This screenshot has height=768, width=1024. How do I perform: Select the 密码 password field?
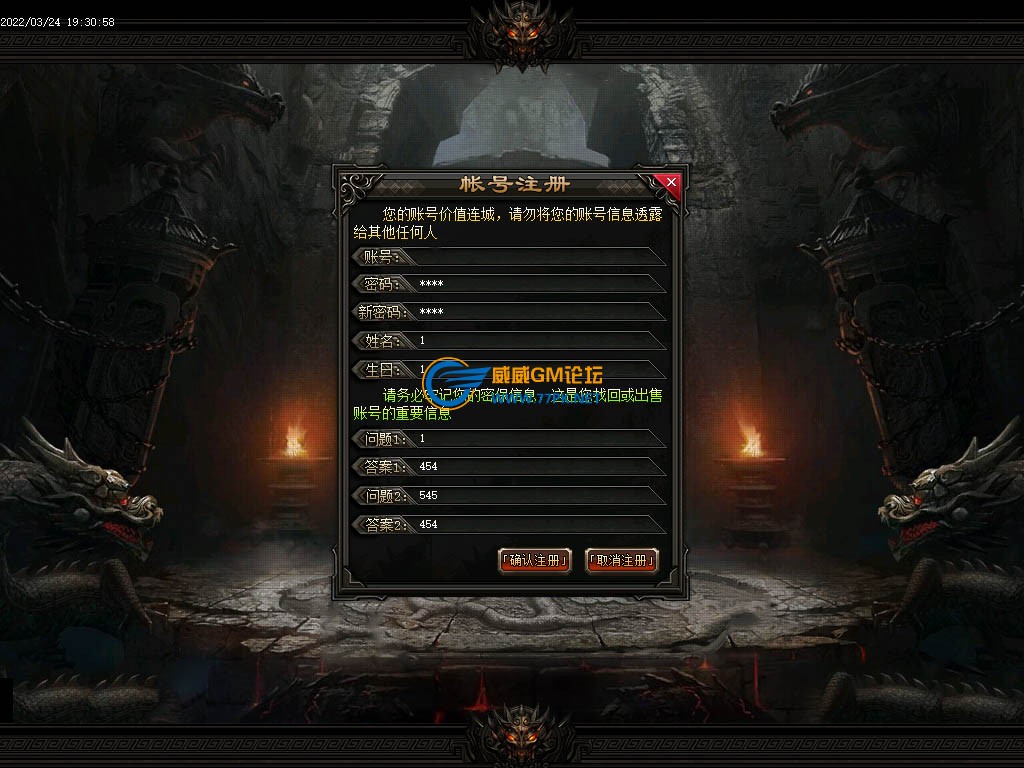click(535, 284)
